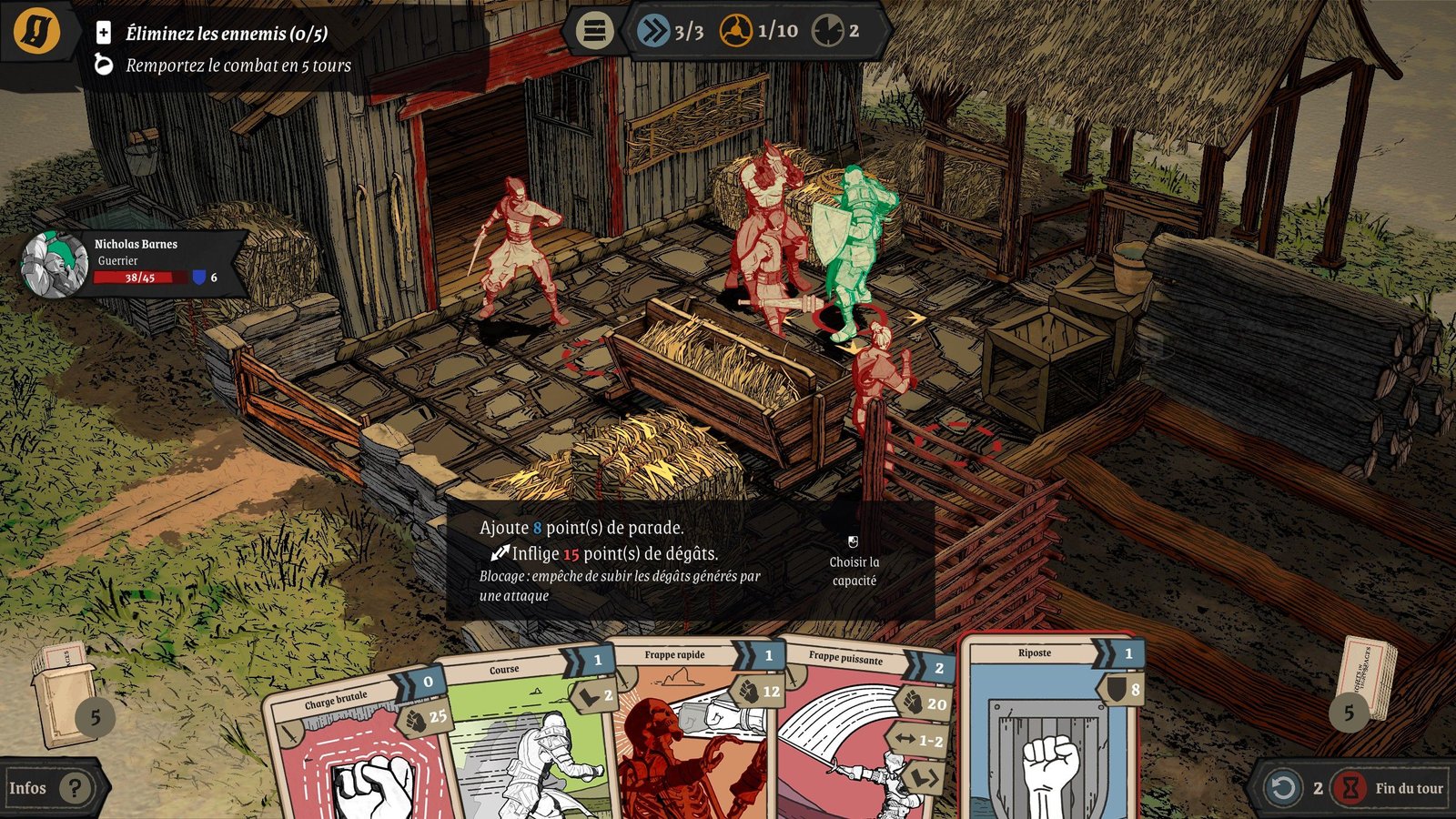Select Nicholas Barnes's warrior portrait
Screen dimensions: 1456x819
tap(55, 264)
